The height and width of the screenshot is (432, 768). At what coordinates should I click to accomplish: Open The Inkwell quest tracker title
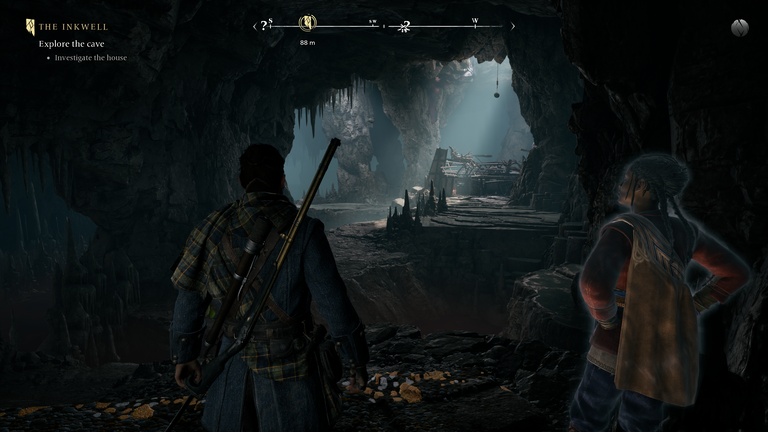(x=73, y=27)
